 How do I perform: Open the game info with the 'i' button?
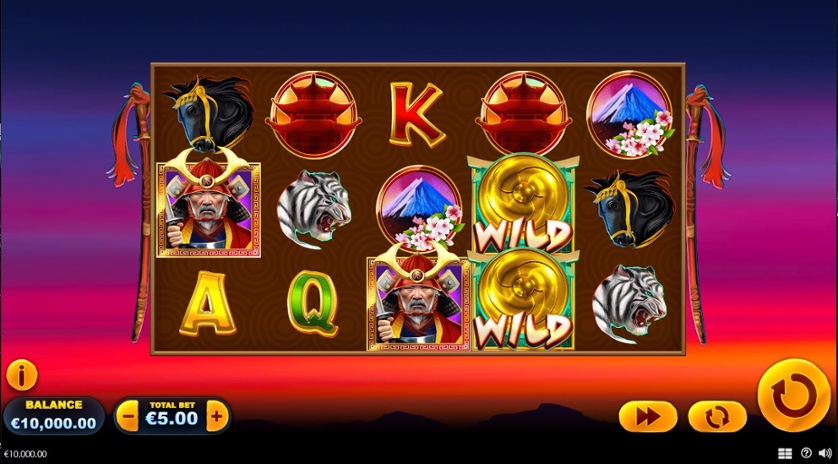21,375
